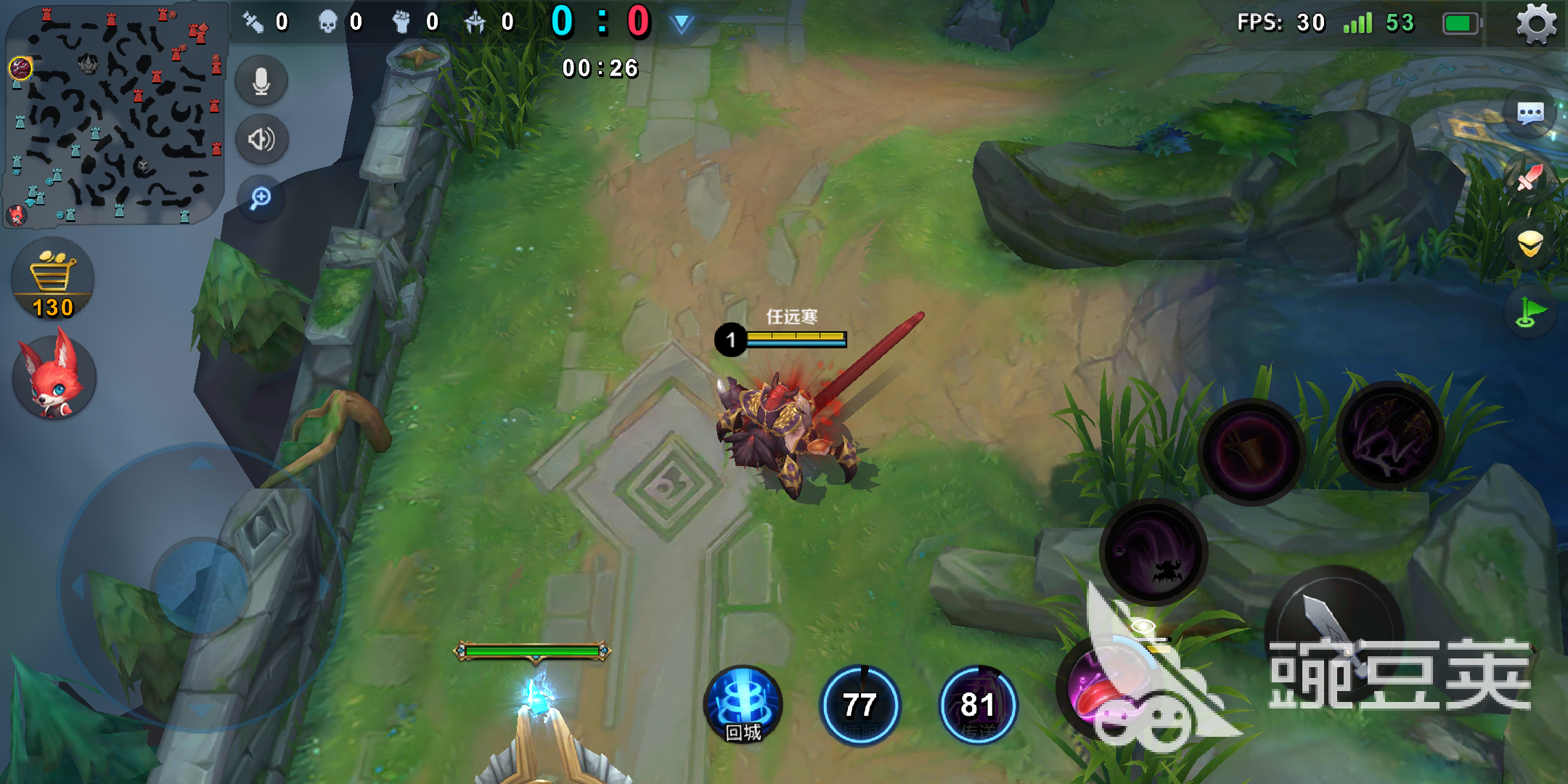Open the chat message bubble
The image size is (1568, 784).
(1530, 113)
